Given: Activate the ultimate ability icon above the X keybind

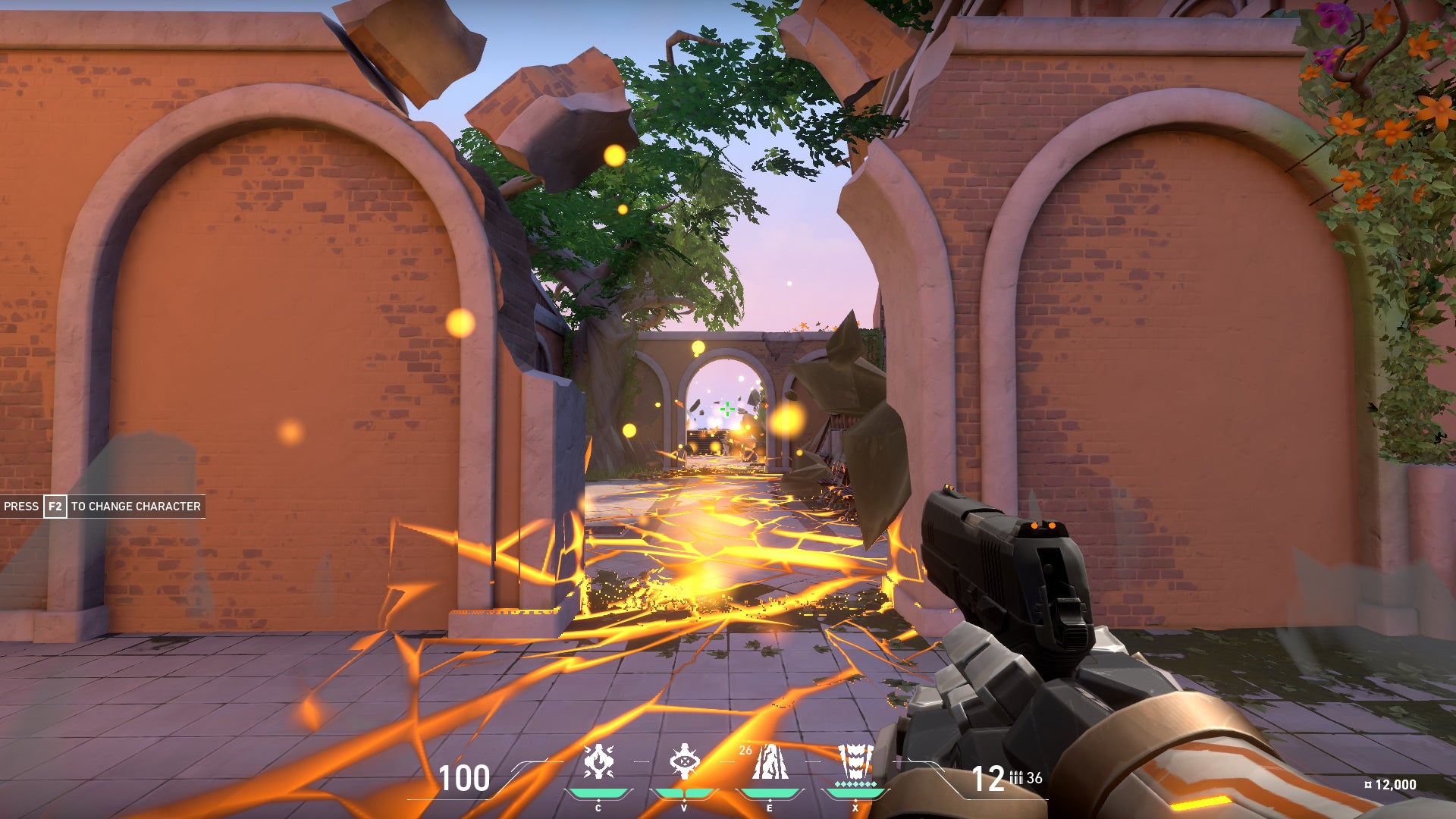Looking at the screenshot, I should [855, 762].
